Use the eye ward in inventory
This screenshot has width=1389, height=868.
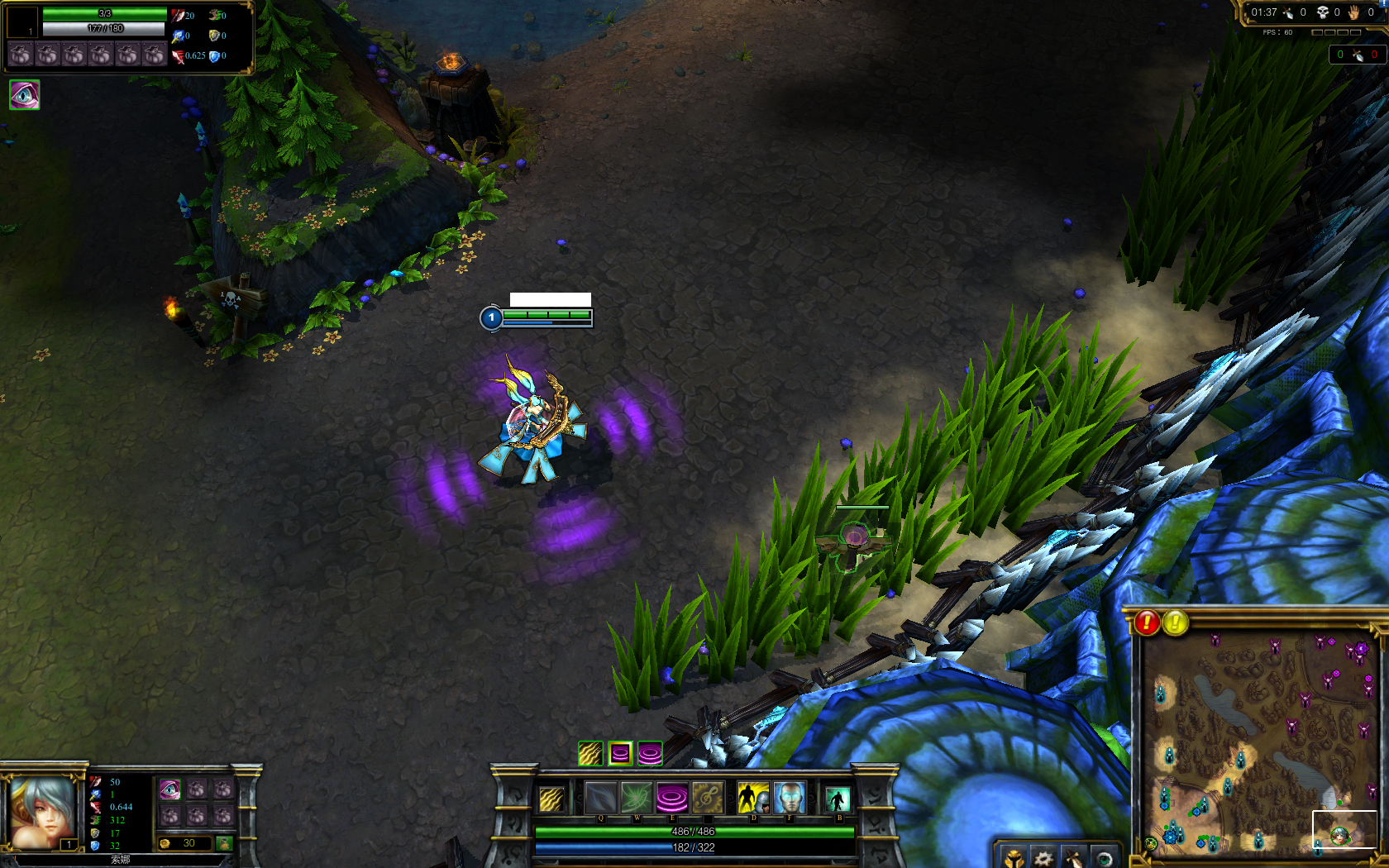coord(169,789)
